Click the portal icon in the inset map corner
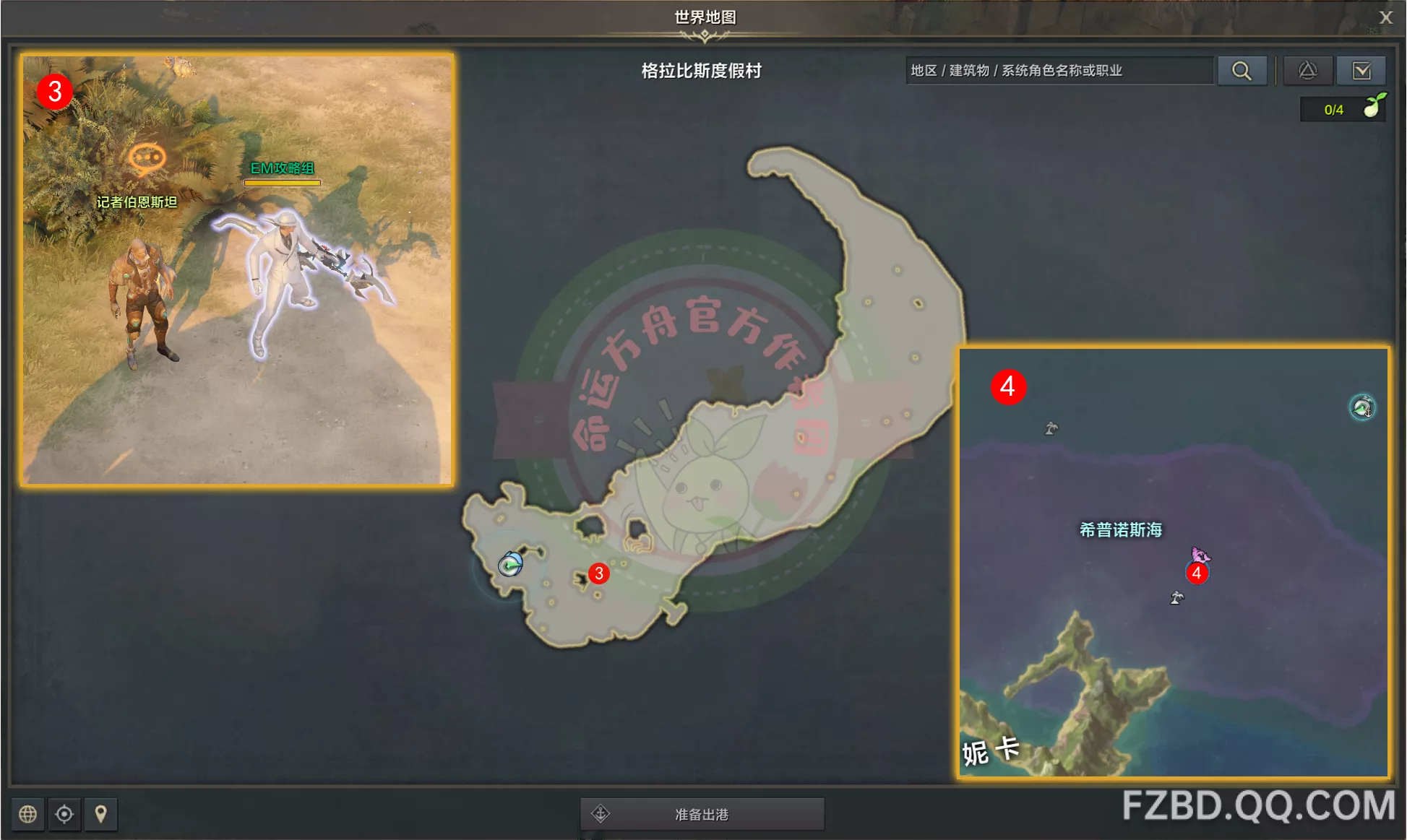This screenshot has height=840, width=1407. pos(1361,407)
